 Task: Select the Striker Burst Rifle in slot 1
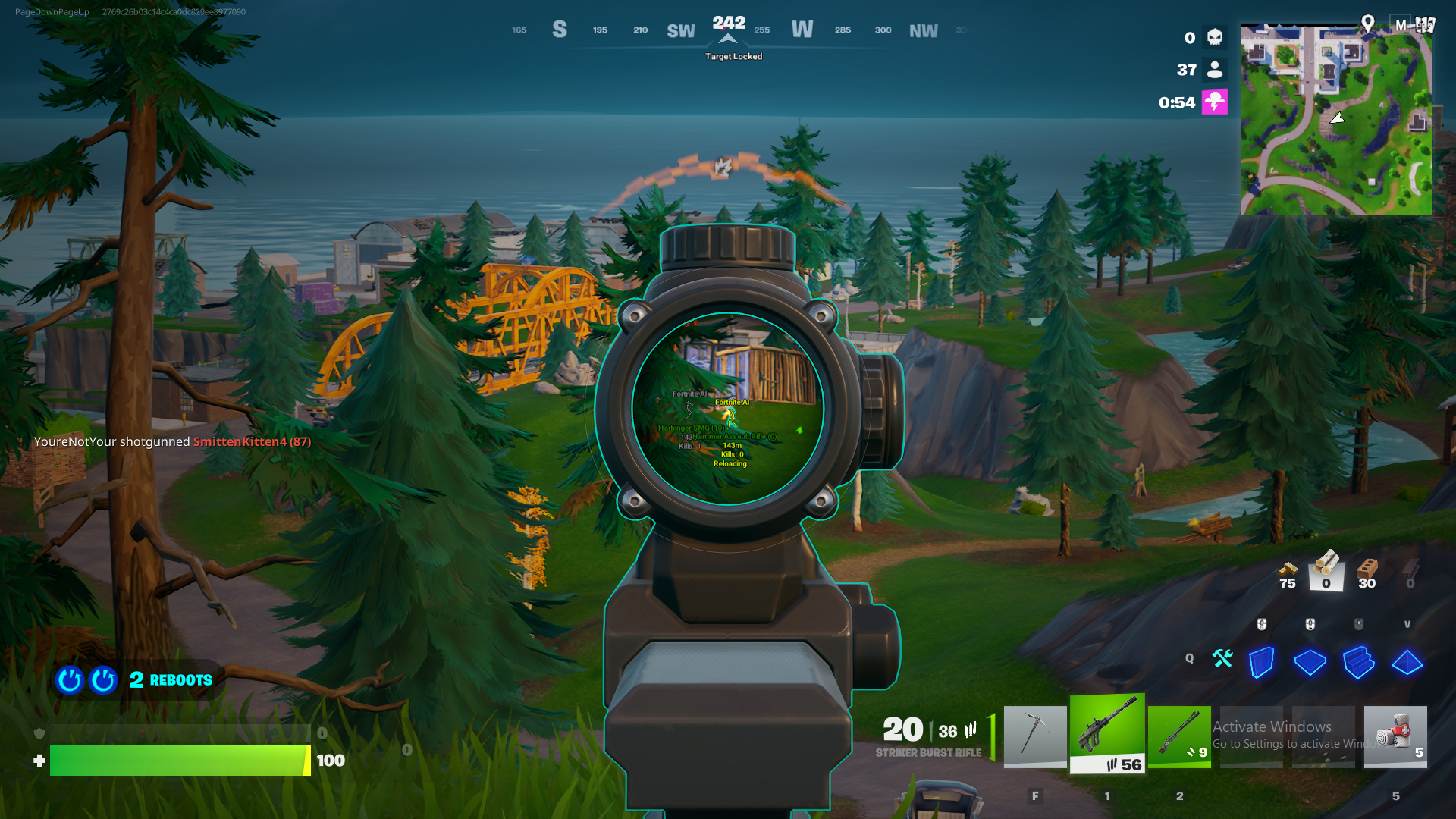[x=1107, y=734]
